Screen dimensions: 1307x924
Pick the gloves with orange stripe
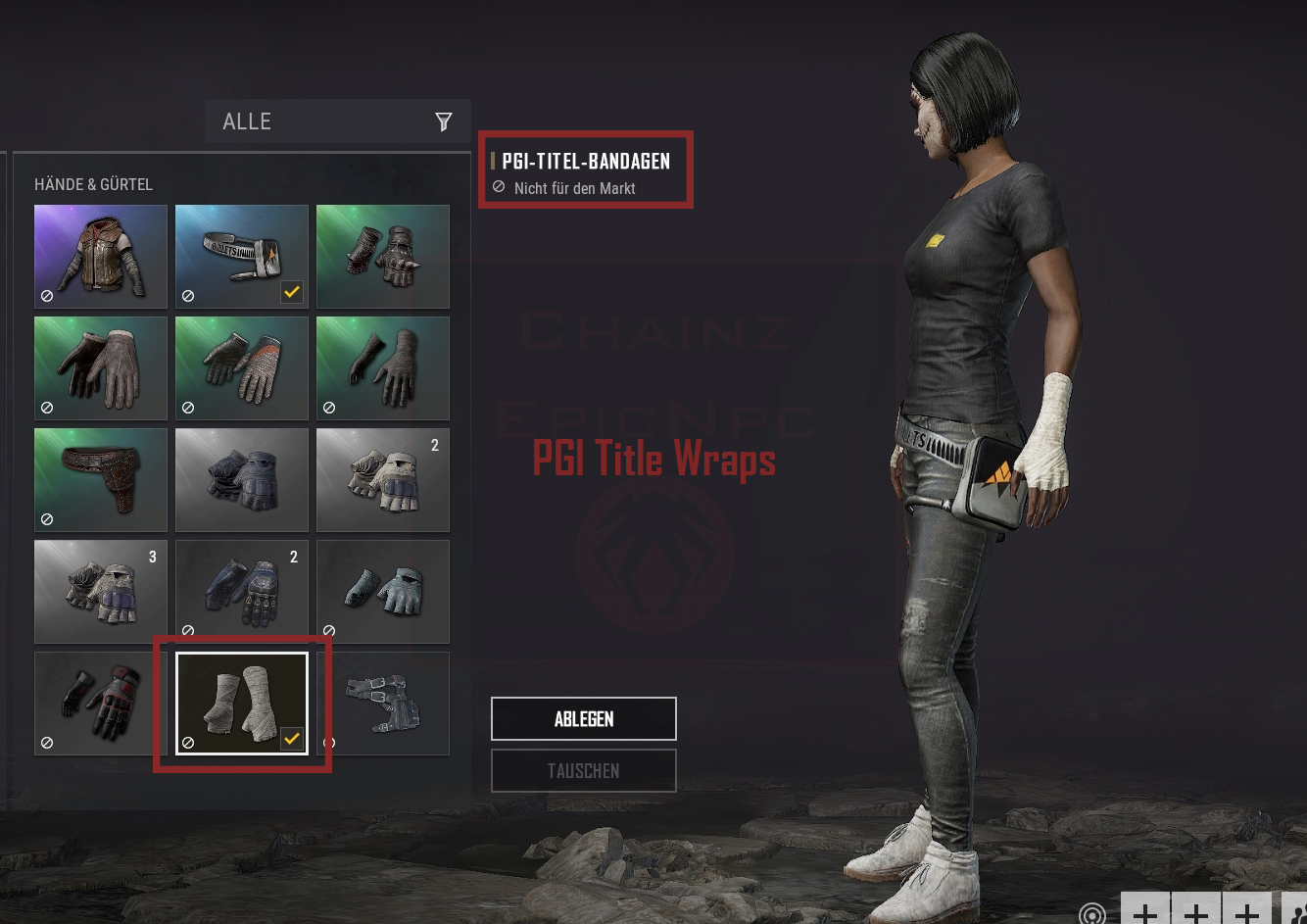242,368
